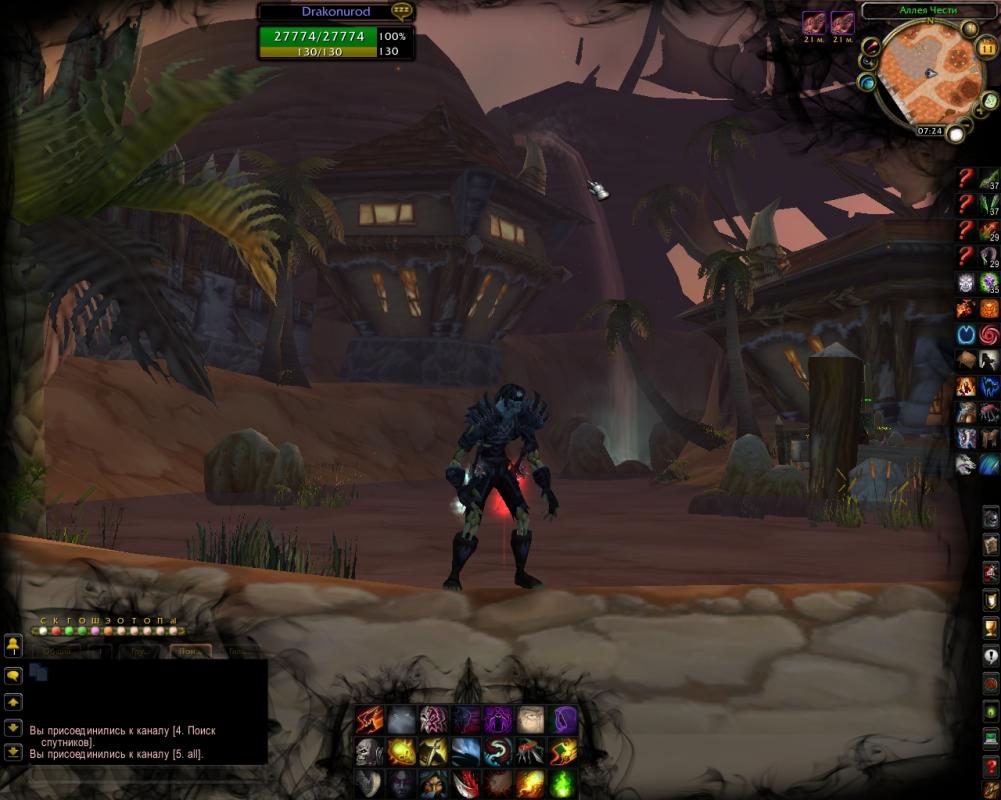Cast the orange fire burst ability

click(x=530, y=783)
